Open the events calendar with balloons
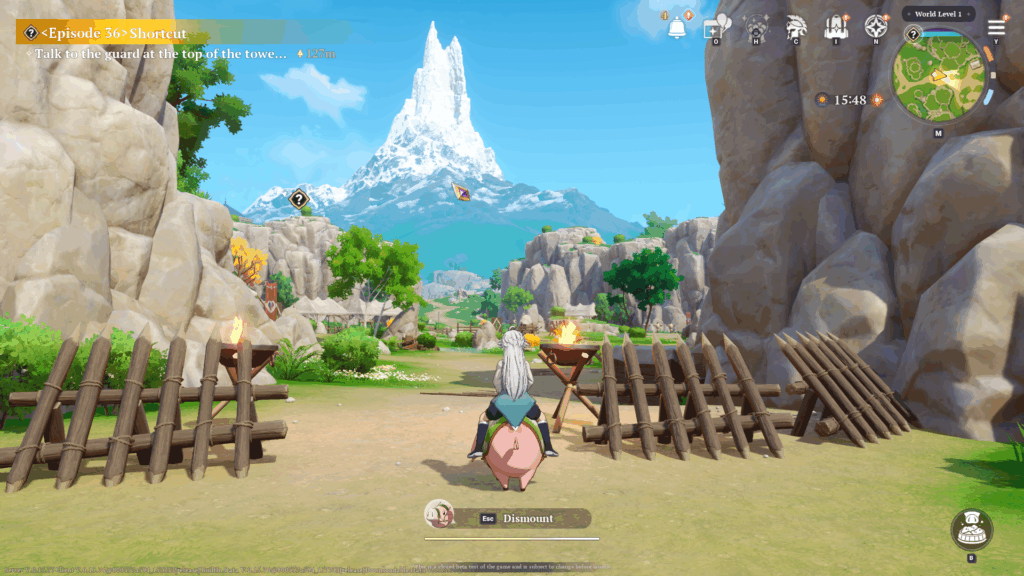Viewport: 1024px width, 576px height. coord(717,27)
